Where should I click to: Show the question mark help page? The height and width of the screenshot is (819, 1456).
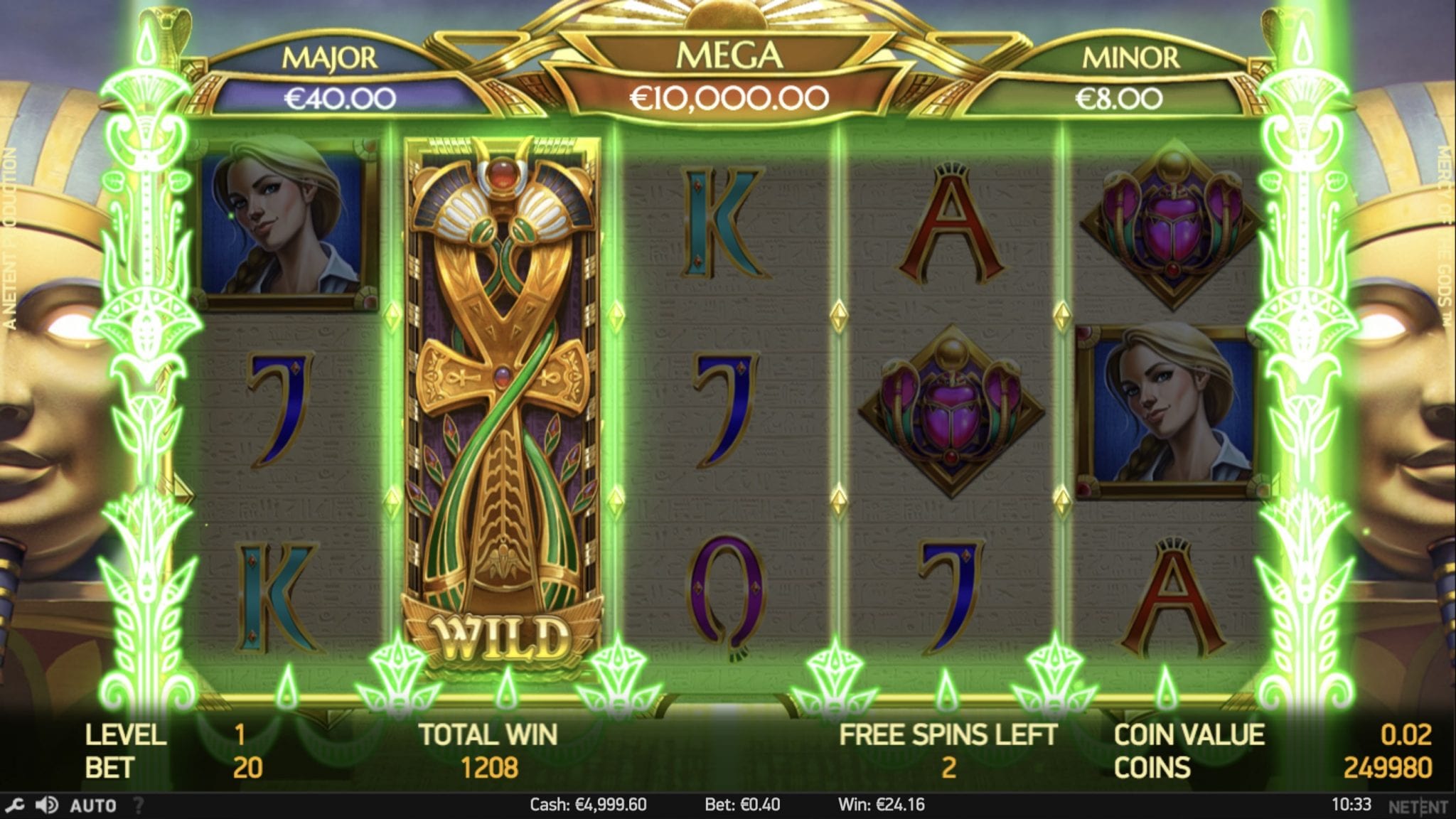[x=139, y=805]
